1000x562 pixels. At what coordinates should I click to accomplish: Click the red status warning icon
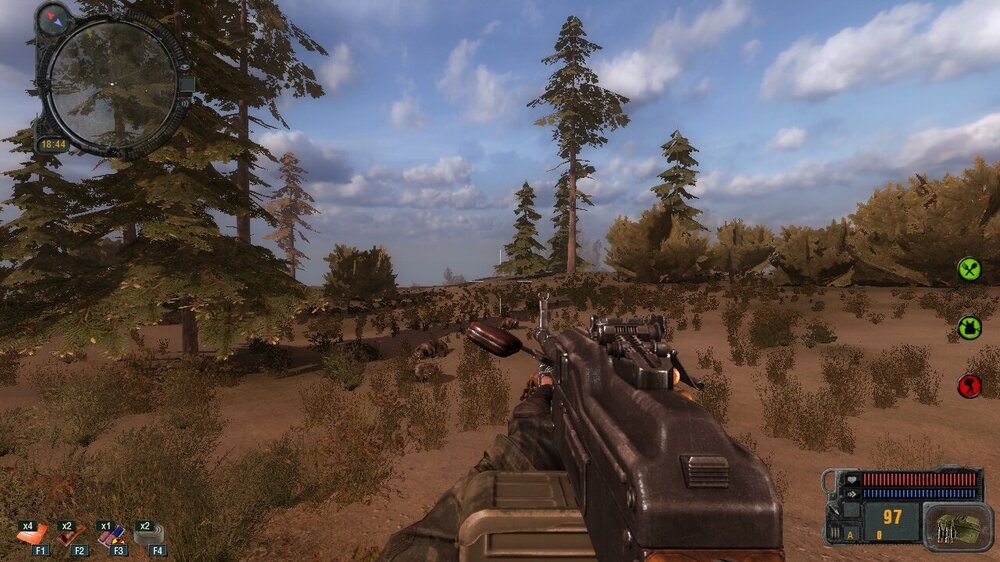(x=969, y=386)
